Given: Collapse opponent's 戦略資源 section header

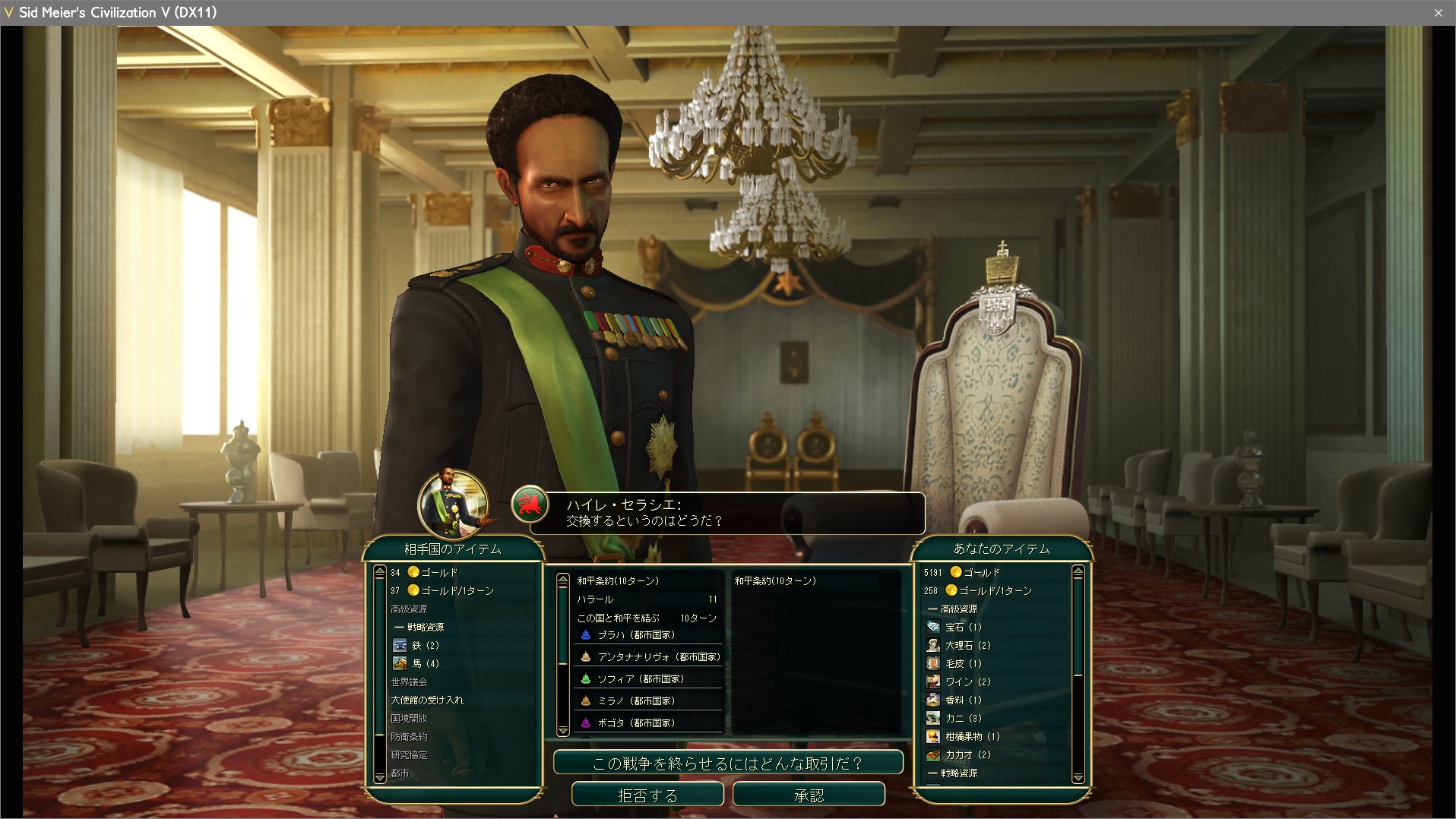Looking at the screenshot, I should pos(425,627).
